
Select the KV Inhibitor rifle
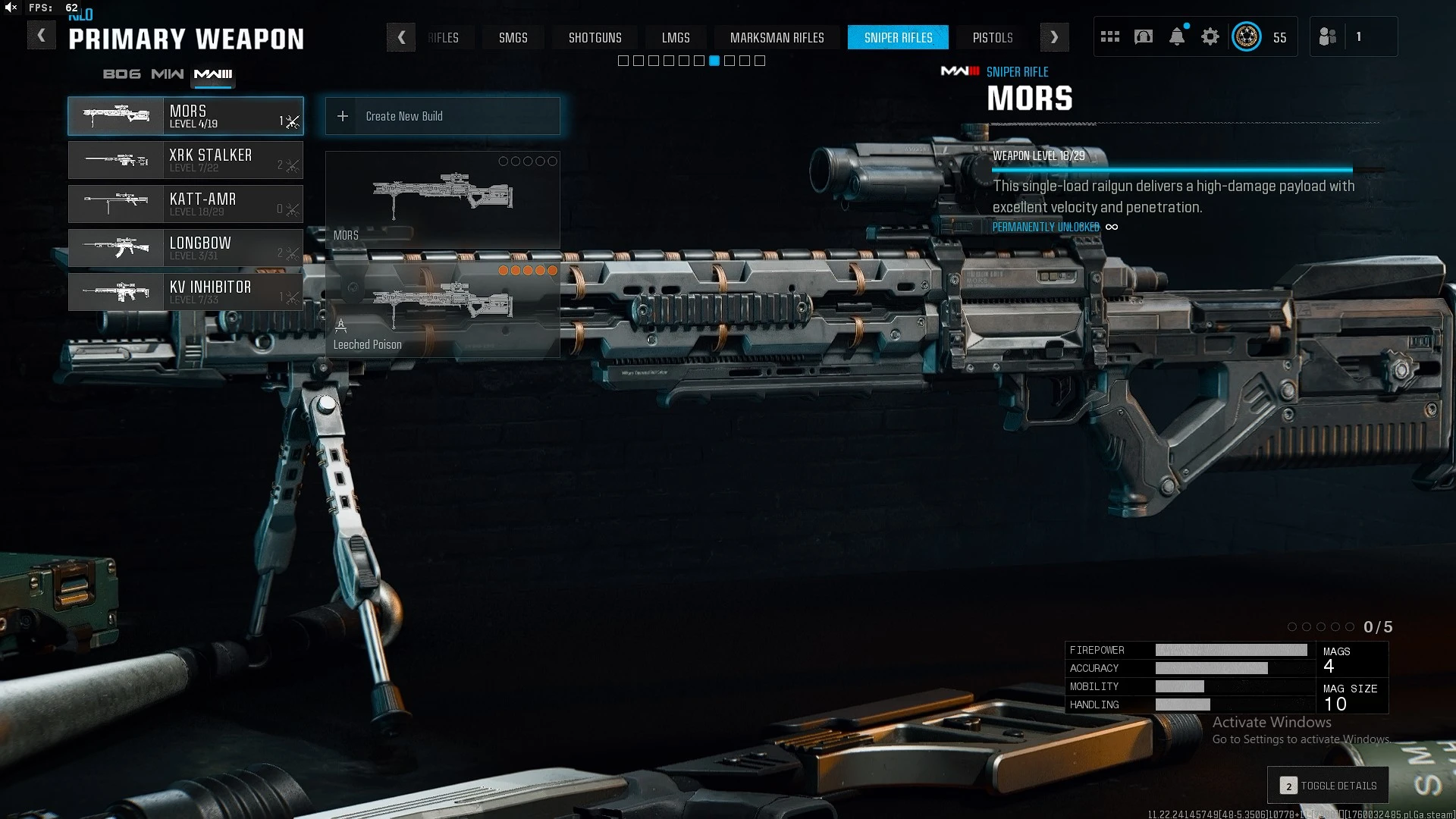pos(186,292)
